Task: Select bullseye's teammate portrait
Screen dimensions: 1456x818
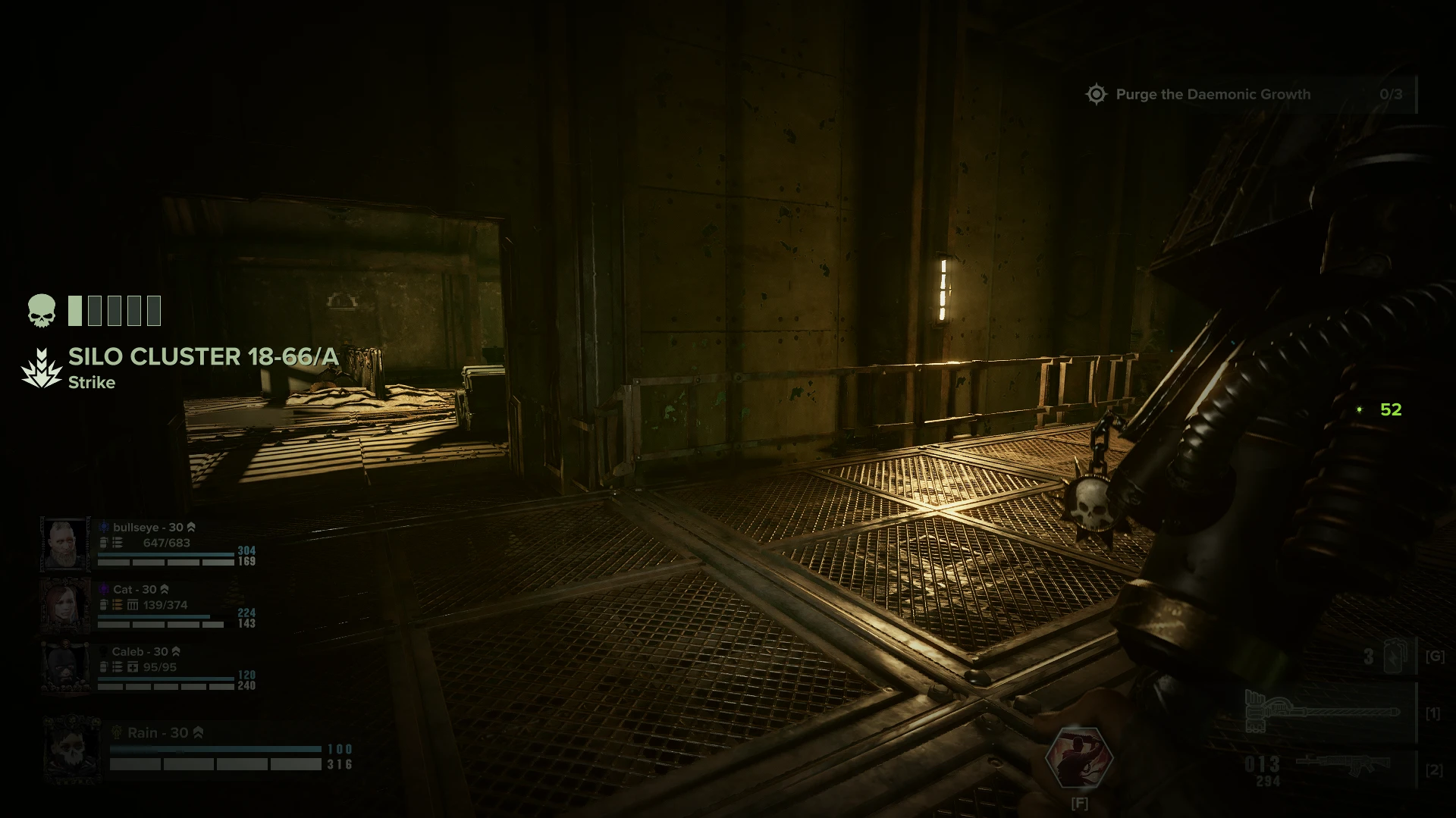Action: tap(65, 544)
